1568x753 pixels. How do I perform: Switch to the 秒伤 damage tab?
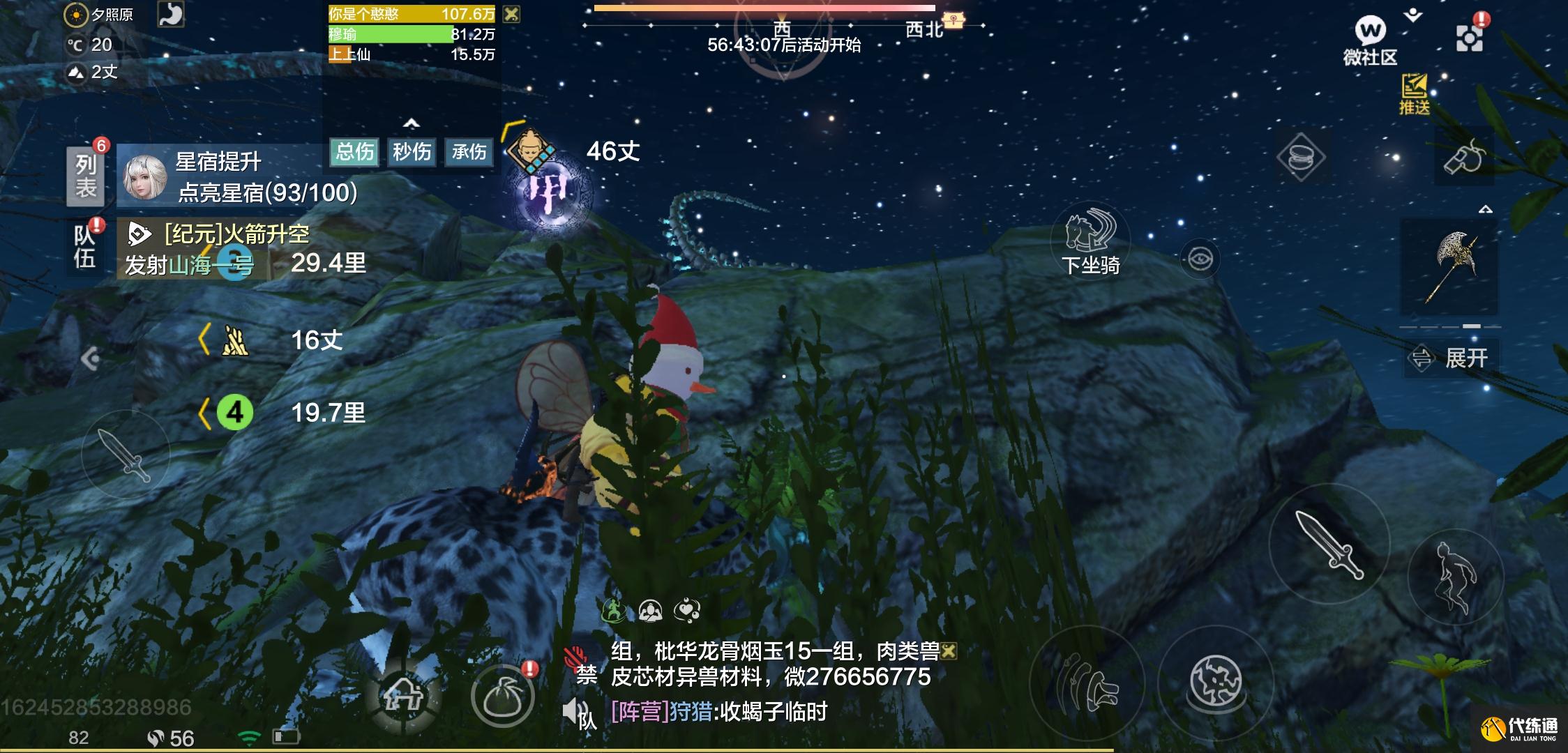coord(411,152)
